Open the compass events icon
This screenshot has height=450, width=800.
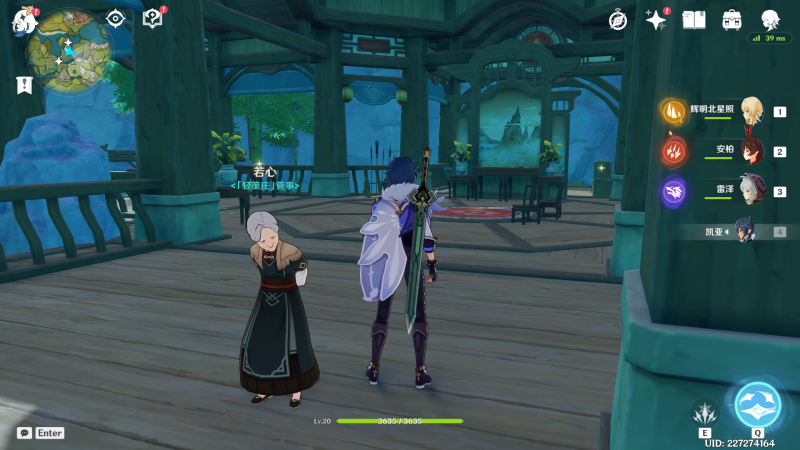point(618,19)
